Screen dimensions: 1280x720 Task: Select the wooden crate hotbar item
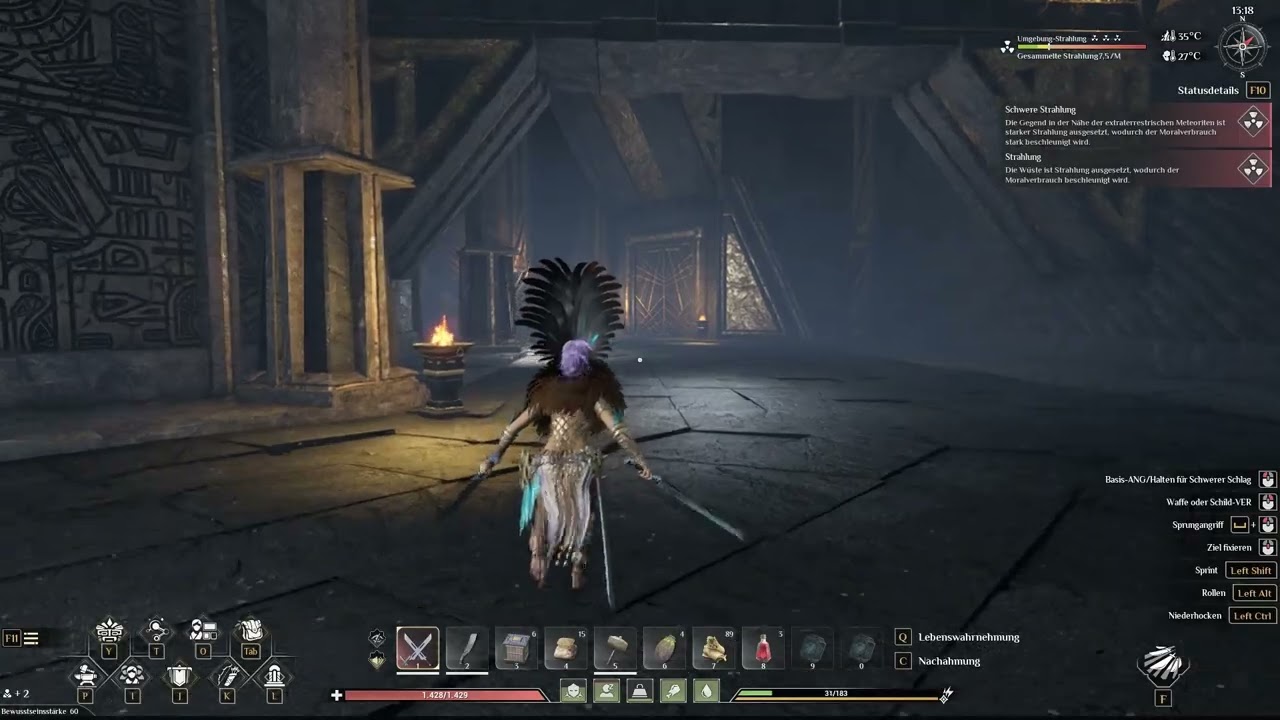516,647
